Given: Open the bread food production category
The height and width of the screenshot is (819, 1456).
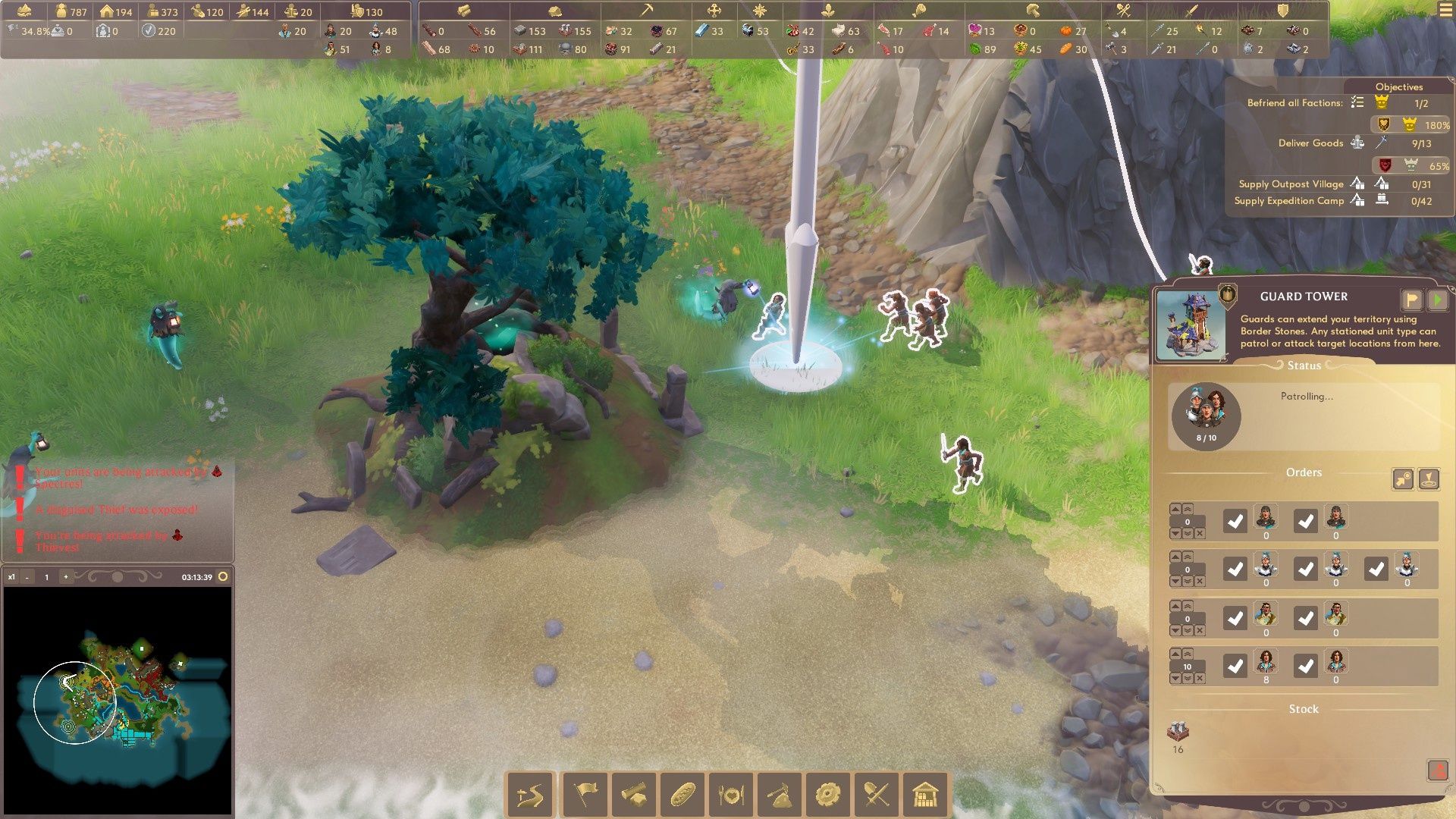Looking at the screenshot, I should [x=682, y=795].
